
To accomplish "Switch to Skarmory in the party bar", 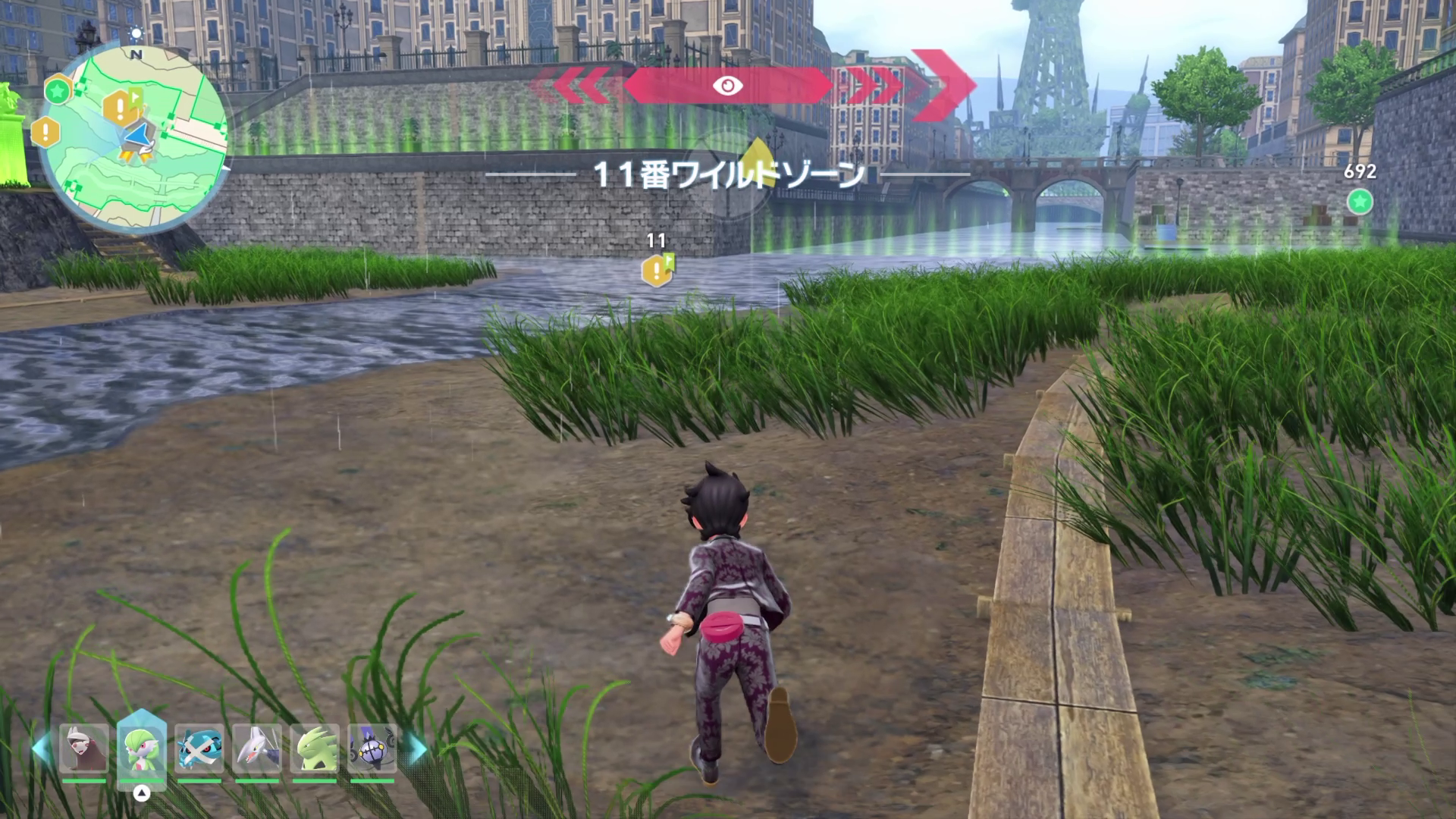I will click(257, 748).
